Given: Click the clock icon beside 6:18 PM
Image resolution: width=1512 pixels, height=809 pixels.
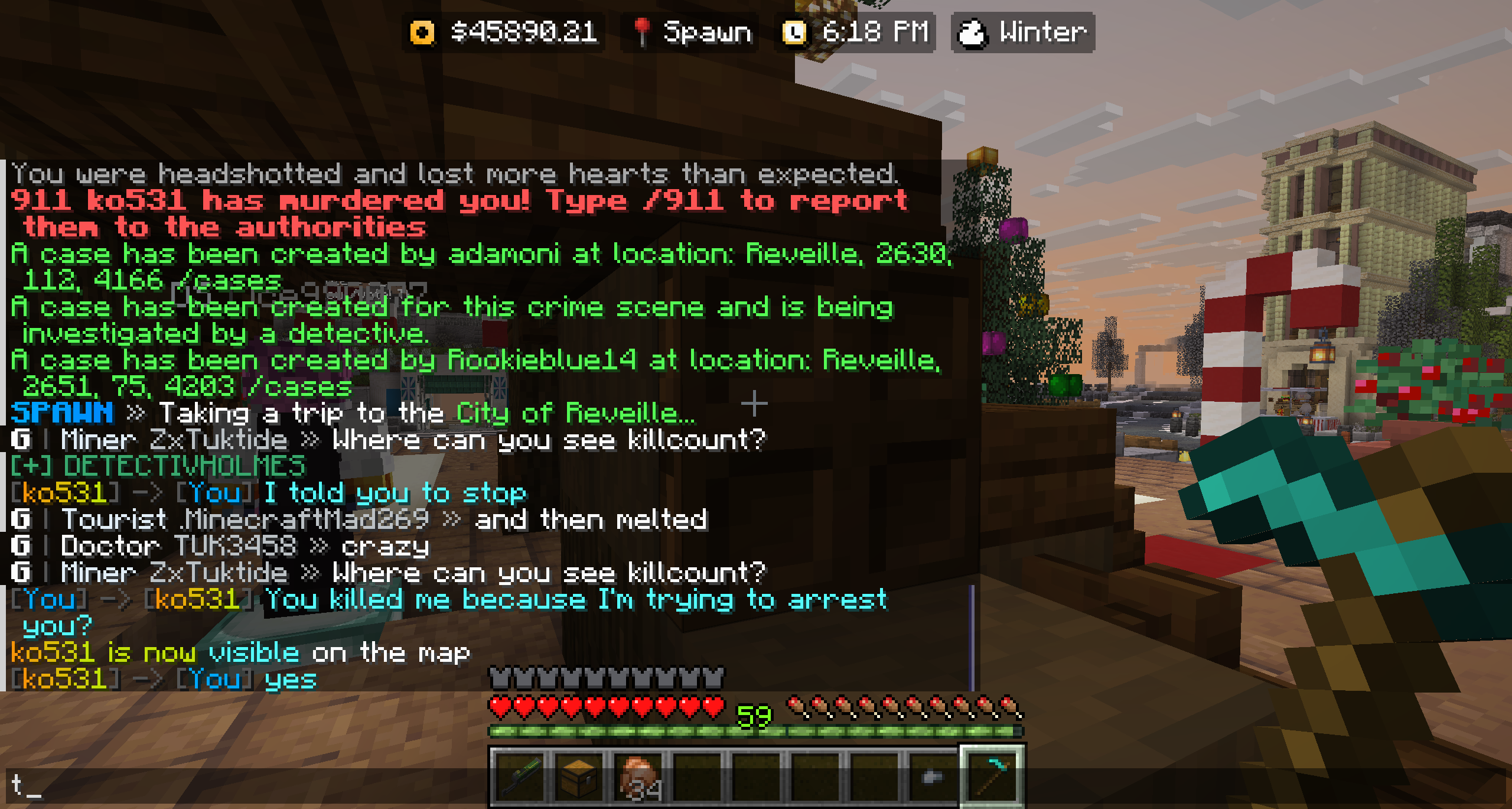Looking at the screenshot, I should coord(795,31).
